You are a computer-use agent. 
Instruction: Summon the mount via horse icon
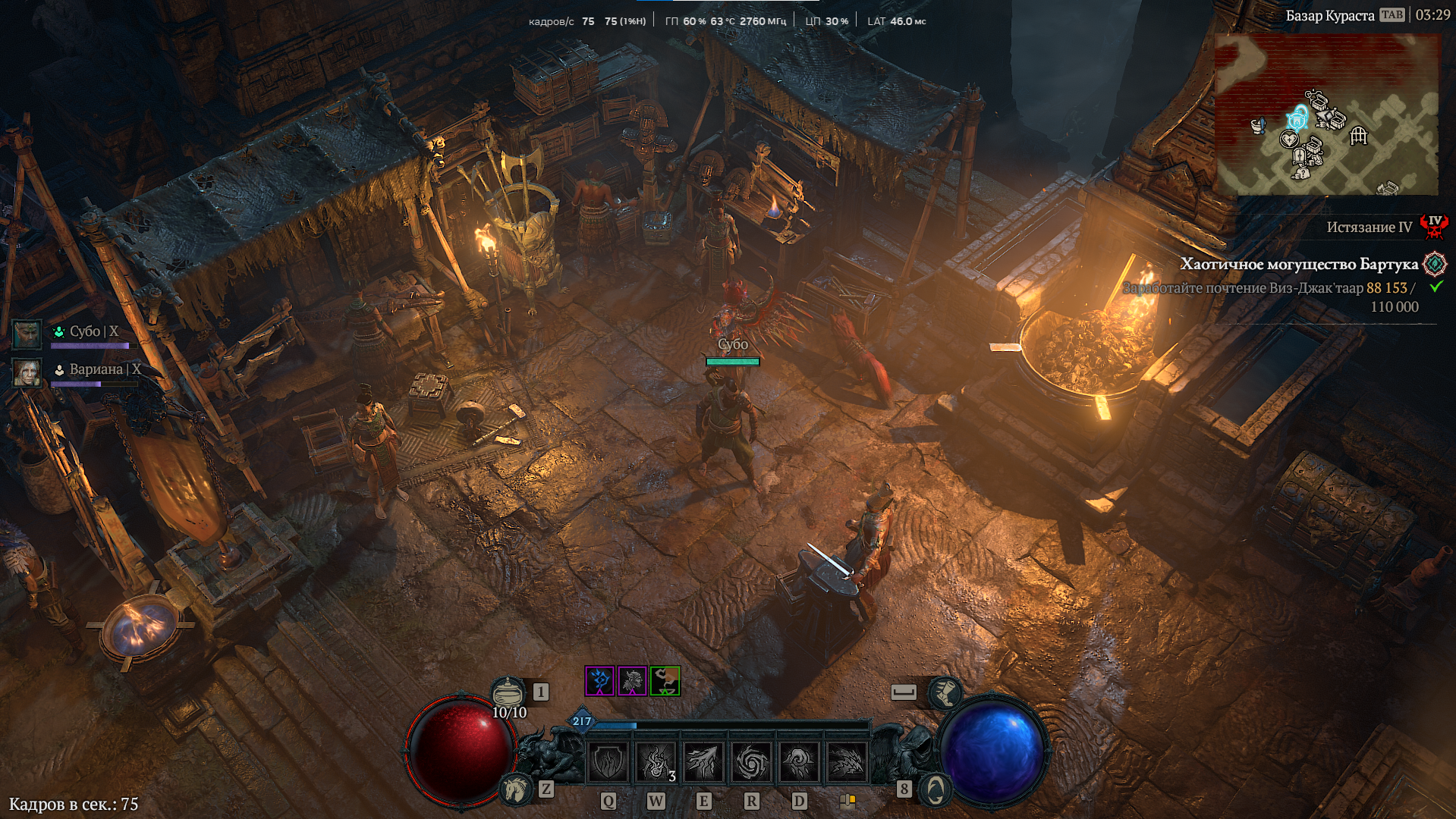click(x=516, y=789)
